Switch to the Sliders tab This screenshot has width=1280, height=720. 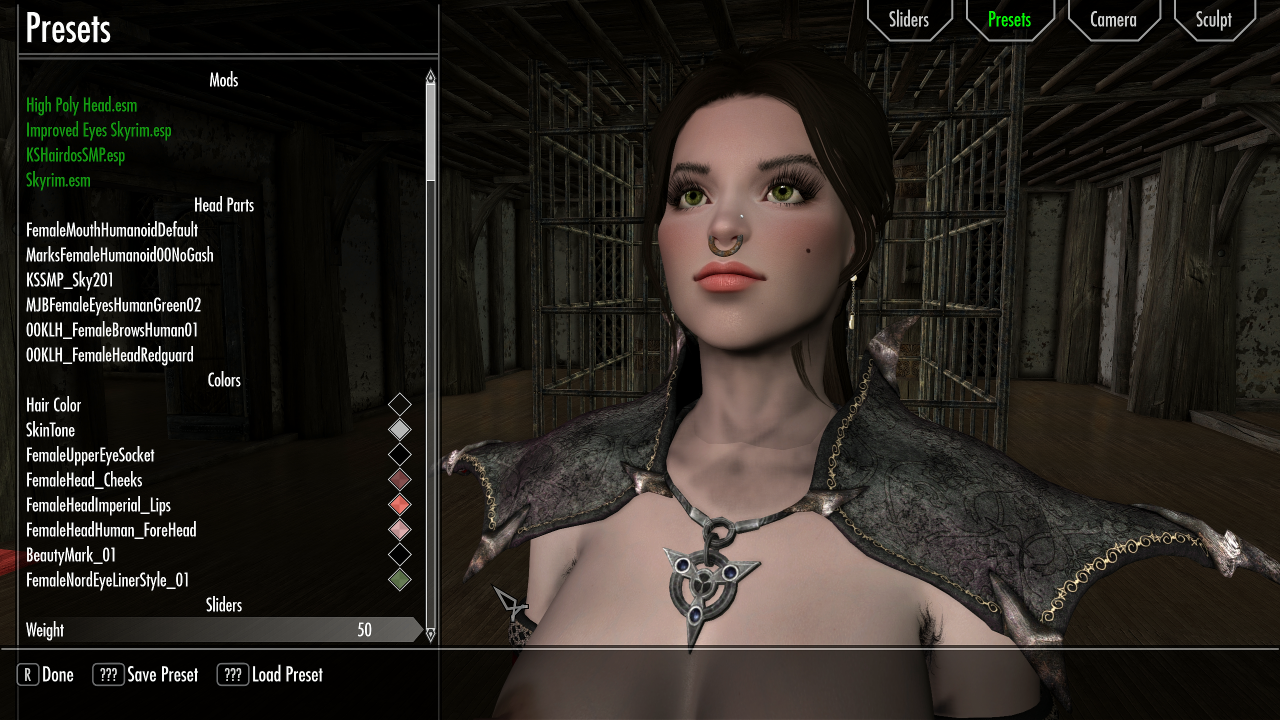pos(909,19)
